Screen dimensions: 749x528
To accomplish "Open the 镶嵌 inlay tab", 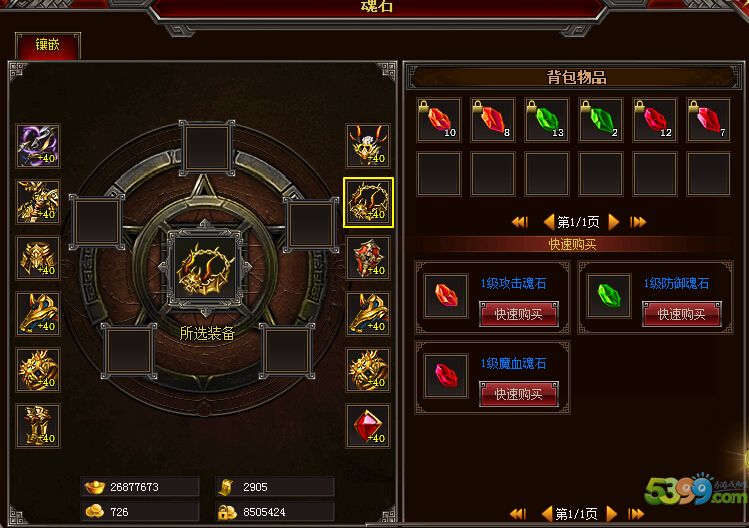I will pyautogui.click(x=48, y=45).
